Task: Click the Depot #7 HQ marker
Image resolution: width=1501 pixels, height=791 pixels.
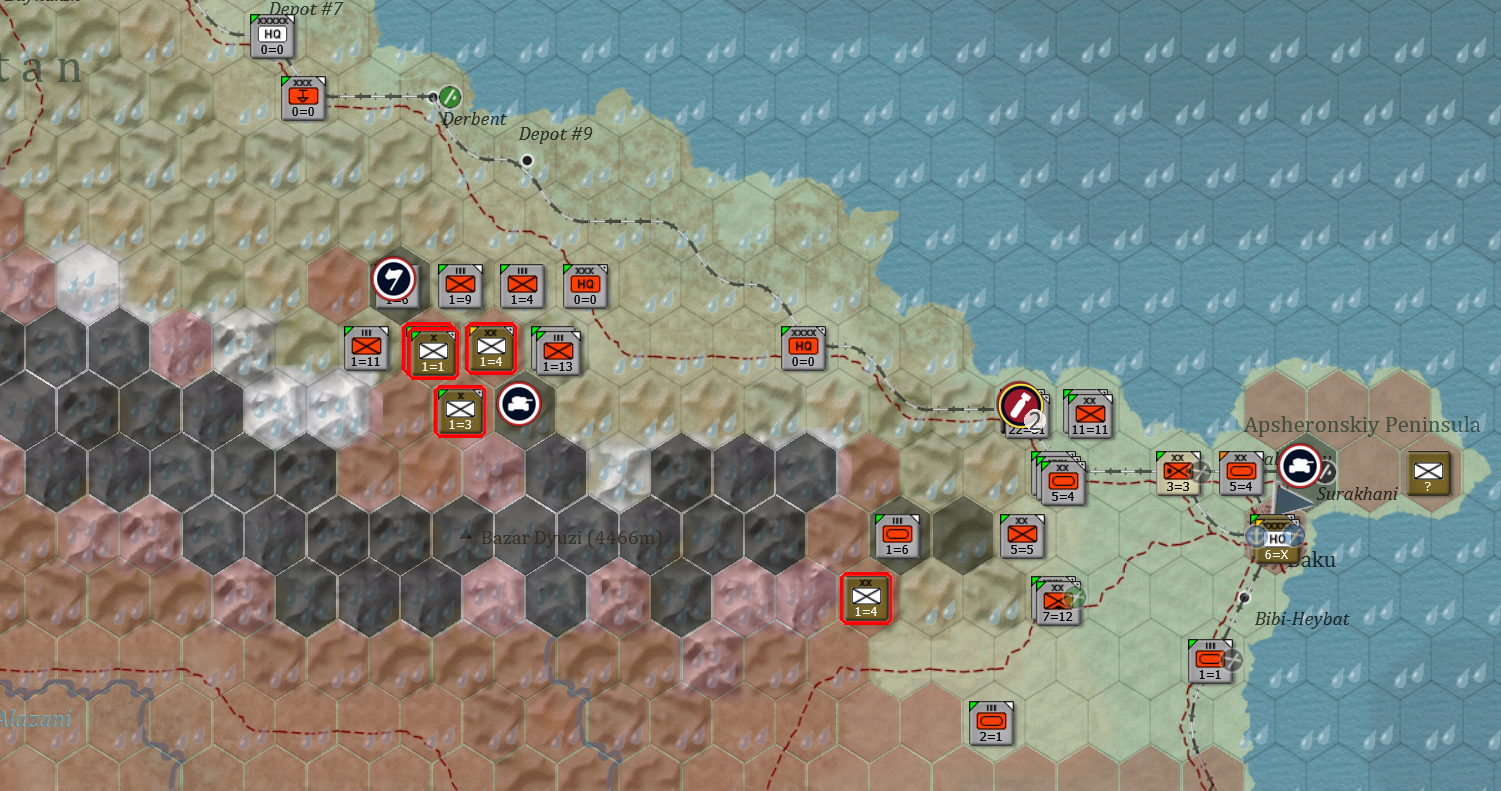Action: point(272,34)
